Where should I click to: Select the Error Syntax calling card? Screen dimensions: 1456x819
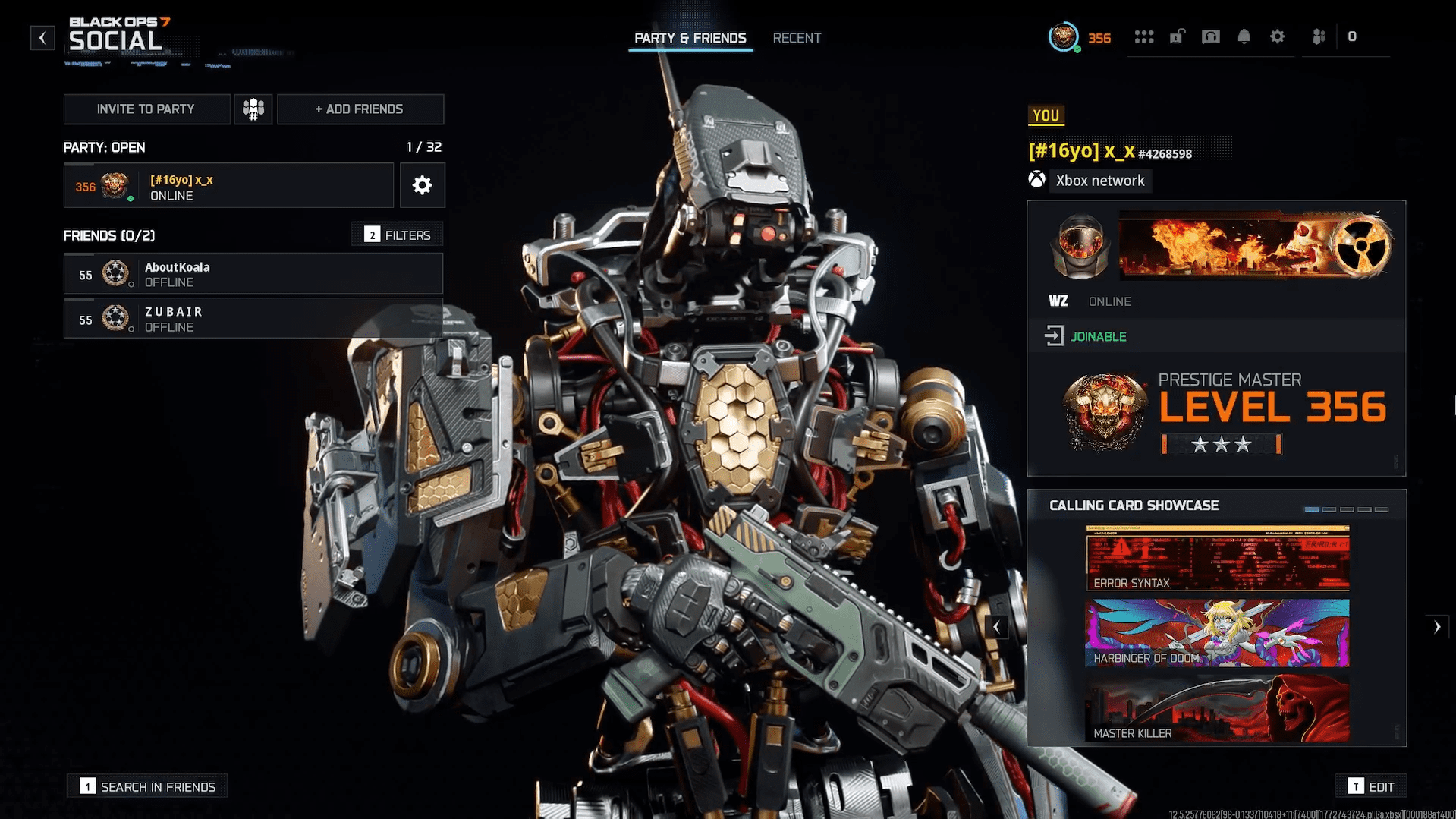coord(1217,559)
